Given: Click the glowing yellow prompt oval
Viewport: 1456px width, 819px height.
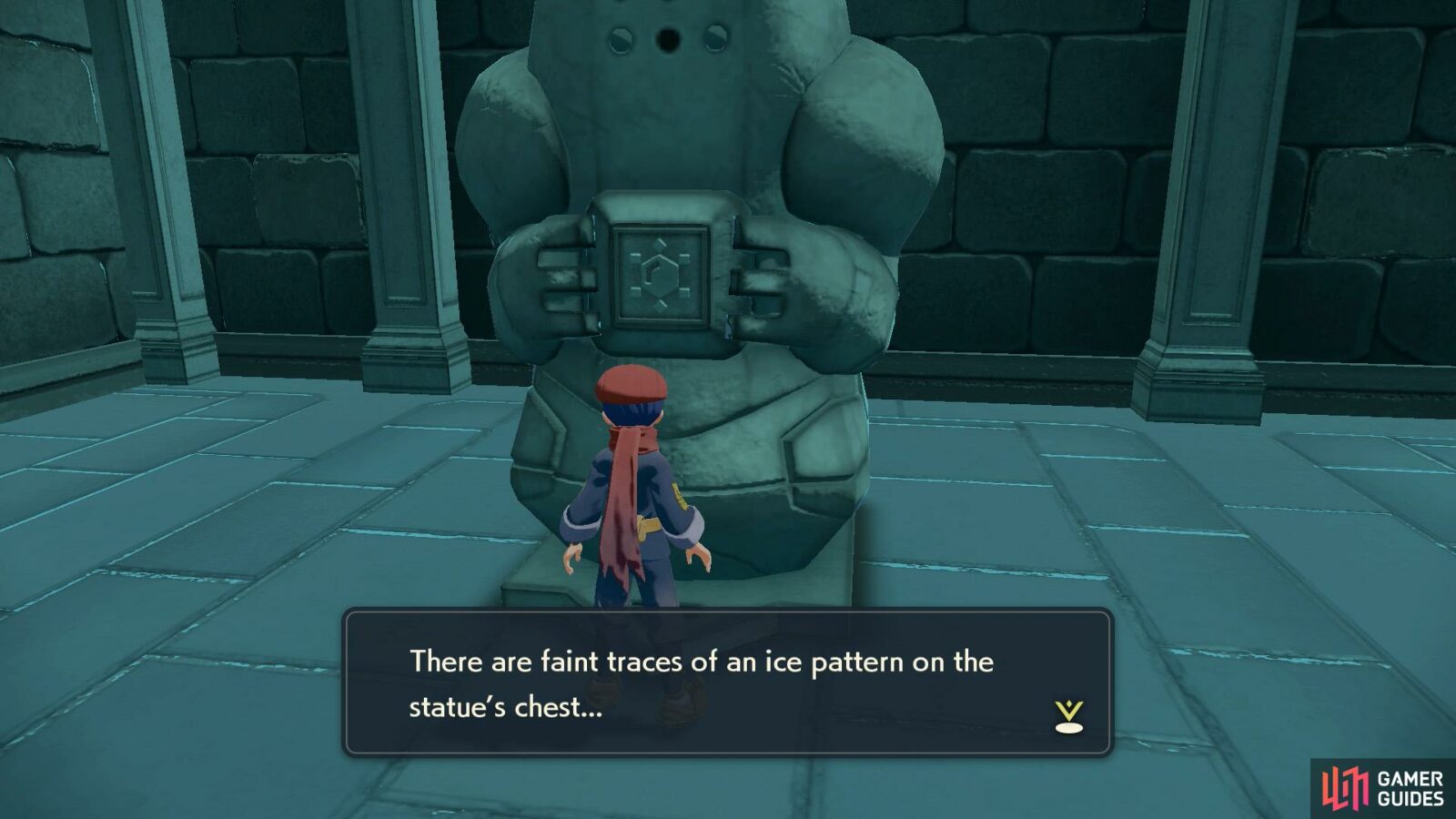Looking at the screenshot, I should click(x=1069, y=728).
